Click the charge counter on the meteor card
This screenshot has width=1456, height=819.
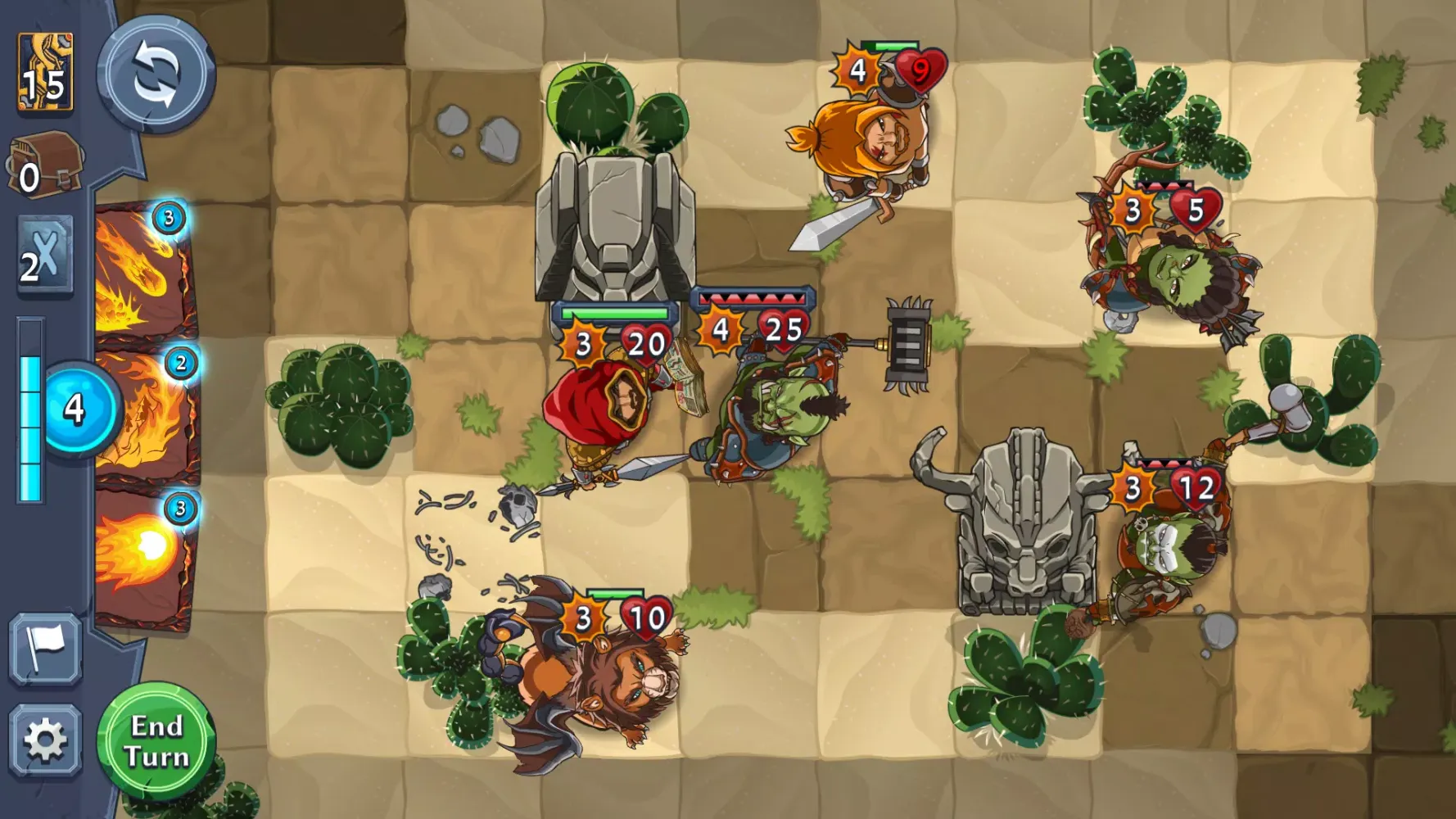170,218
